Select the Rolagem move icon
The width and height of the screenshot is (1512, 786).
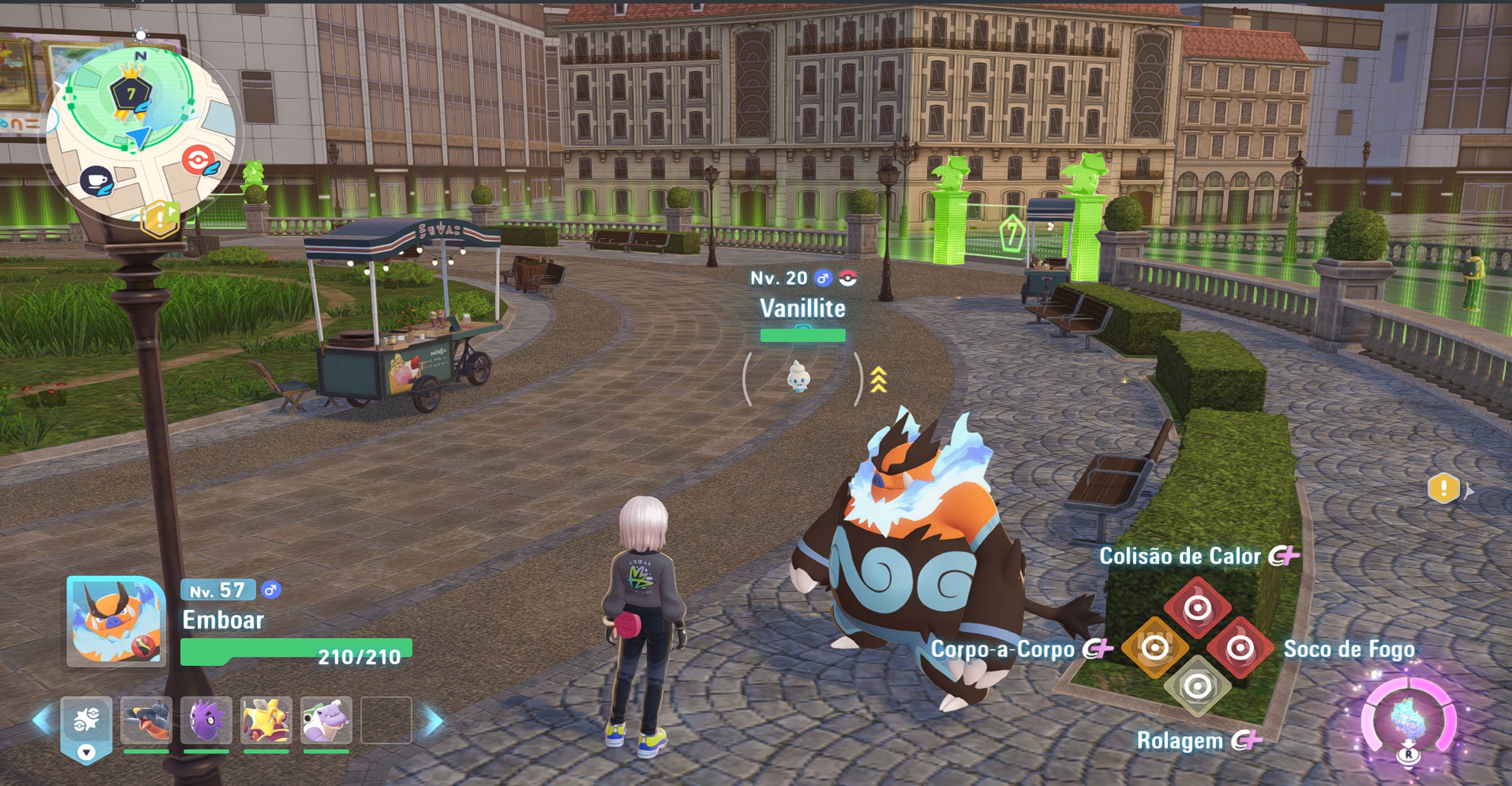pyautogui.click(x=1198, y=688)
